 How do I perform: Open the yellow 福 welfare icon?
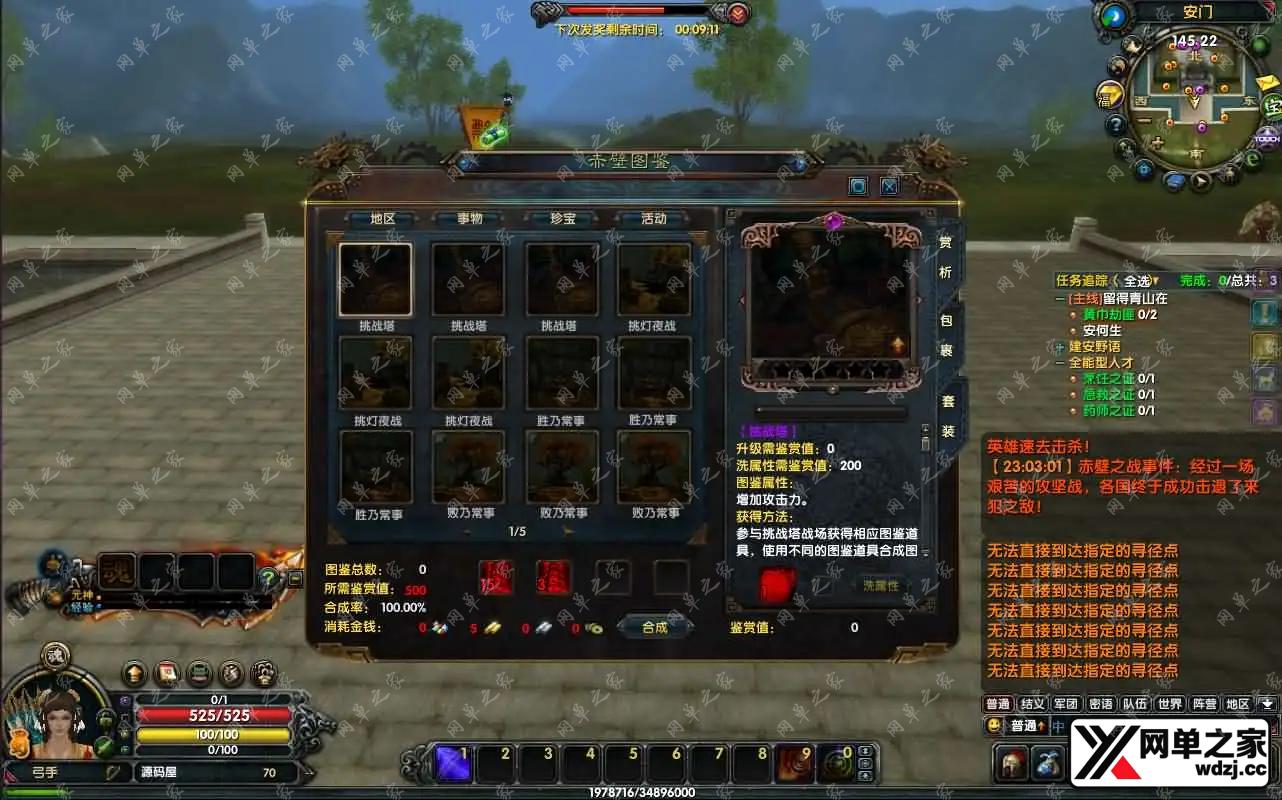[1108, 95]
